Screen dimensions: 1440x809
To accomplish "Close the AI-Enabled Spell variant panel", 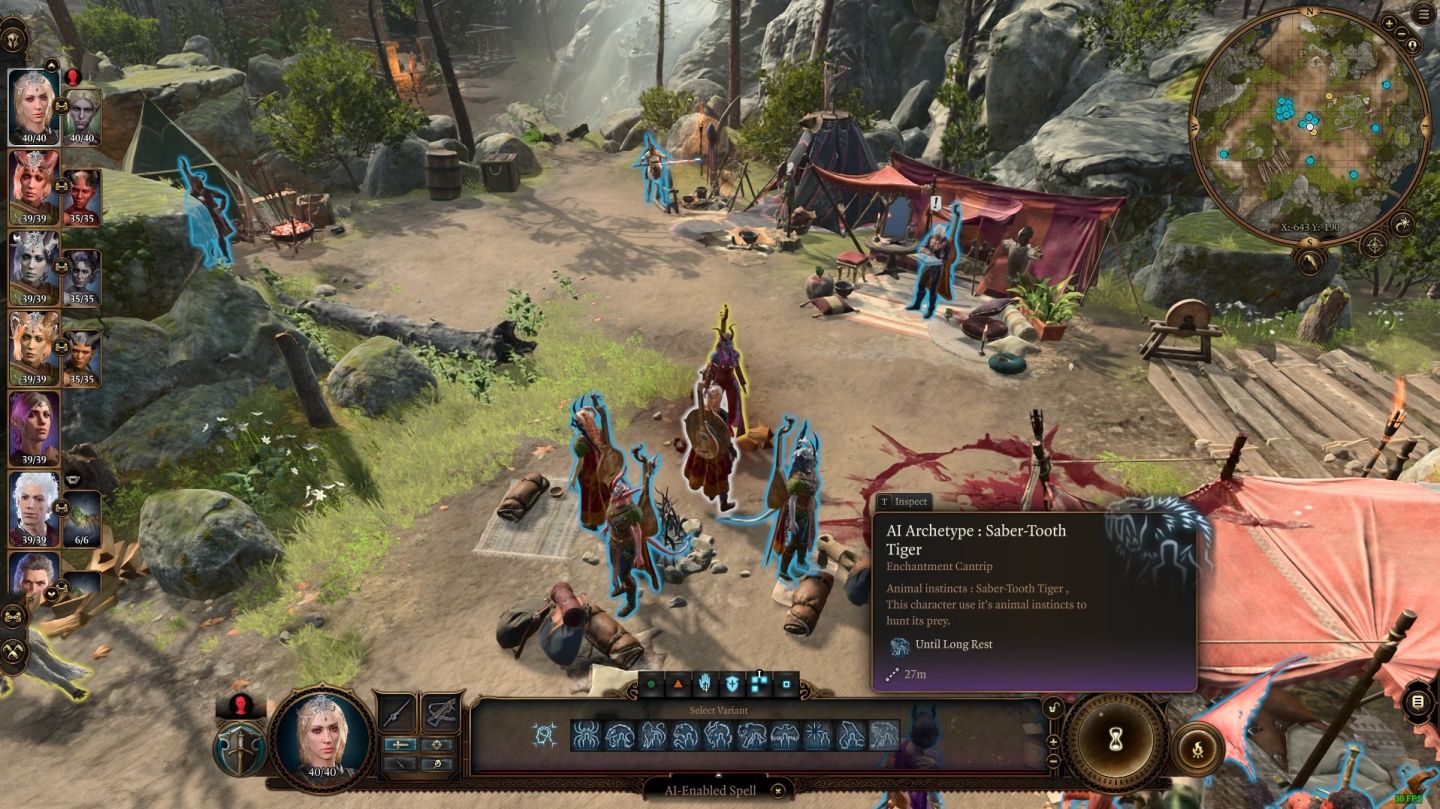I will [778, 790].
